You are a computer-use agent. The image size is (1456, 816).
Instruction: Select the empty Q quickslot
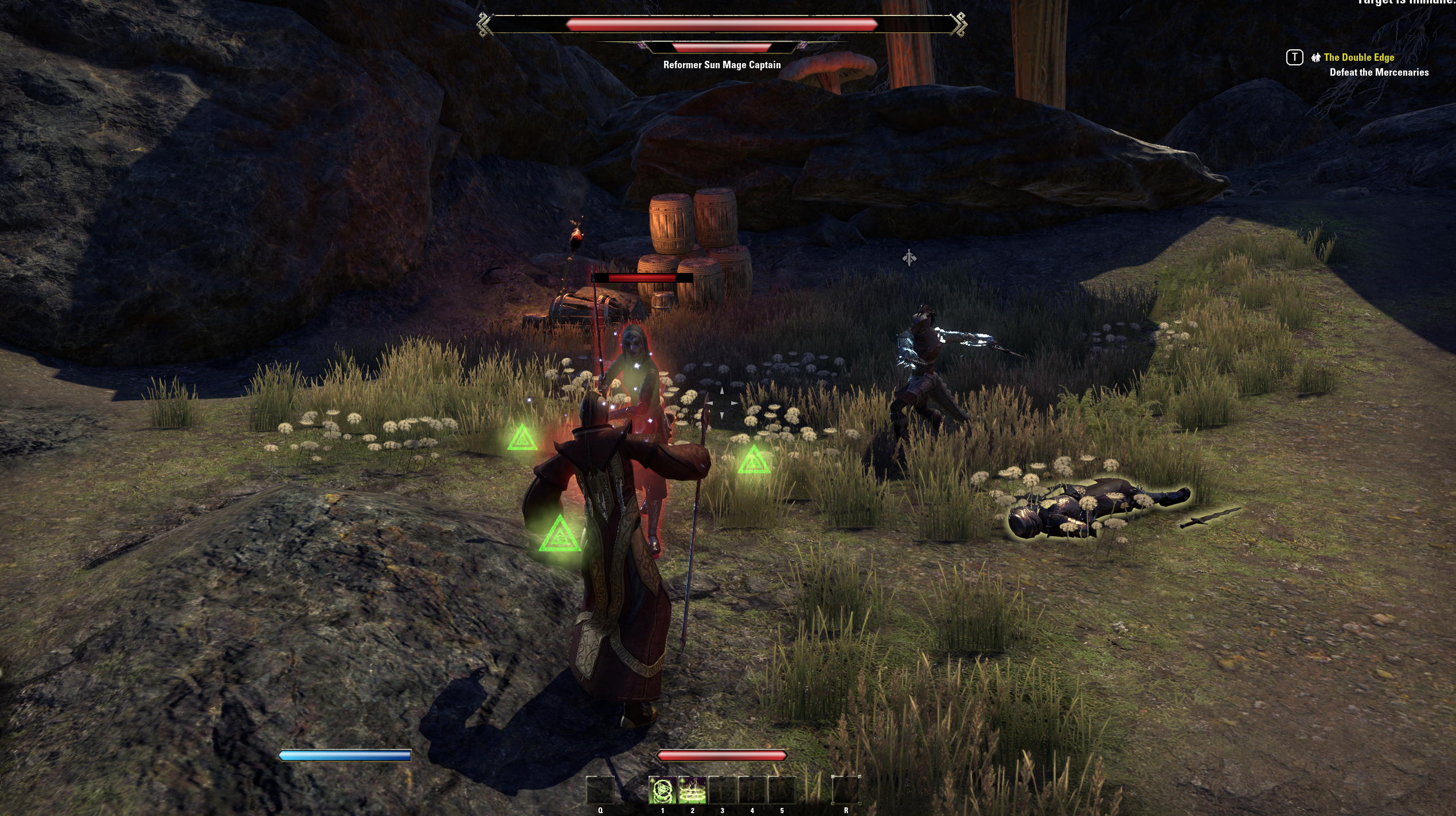(x=600, y=790)
